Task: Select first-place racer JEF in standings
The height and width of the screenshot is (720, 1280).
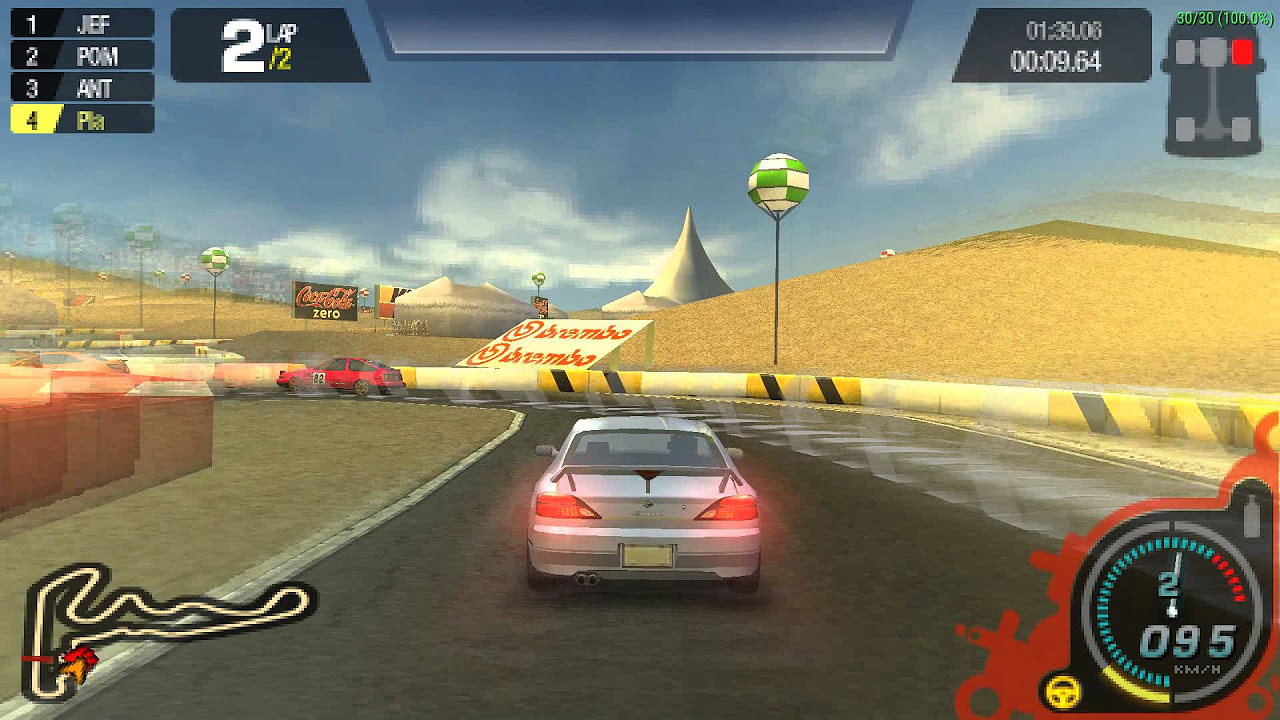Action: [83, 23]
